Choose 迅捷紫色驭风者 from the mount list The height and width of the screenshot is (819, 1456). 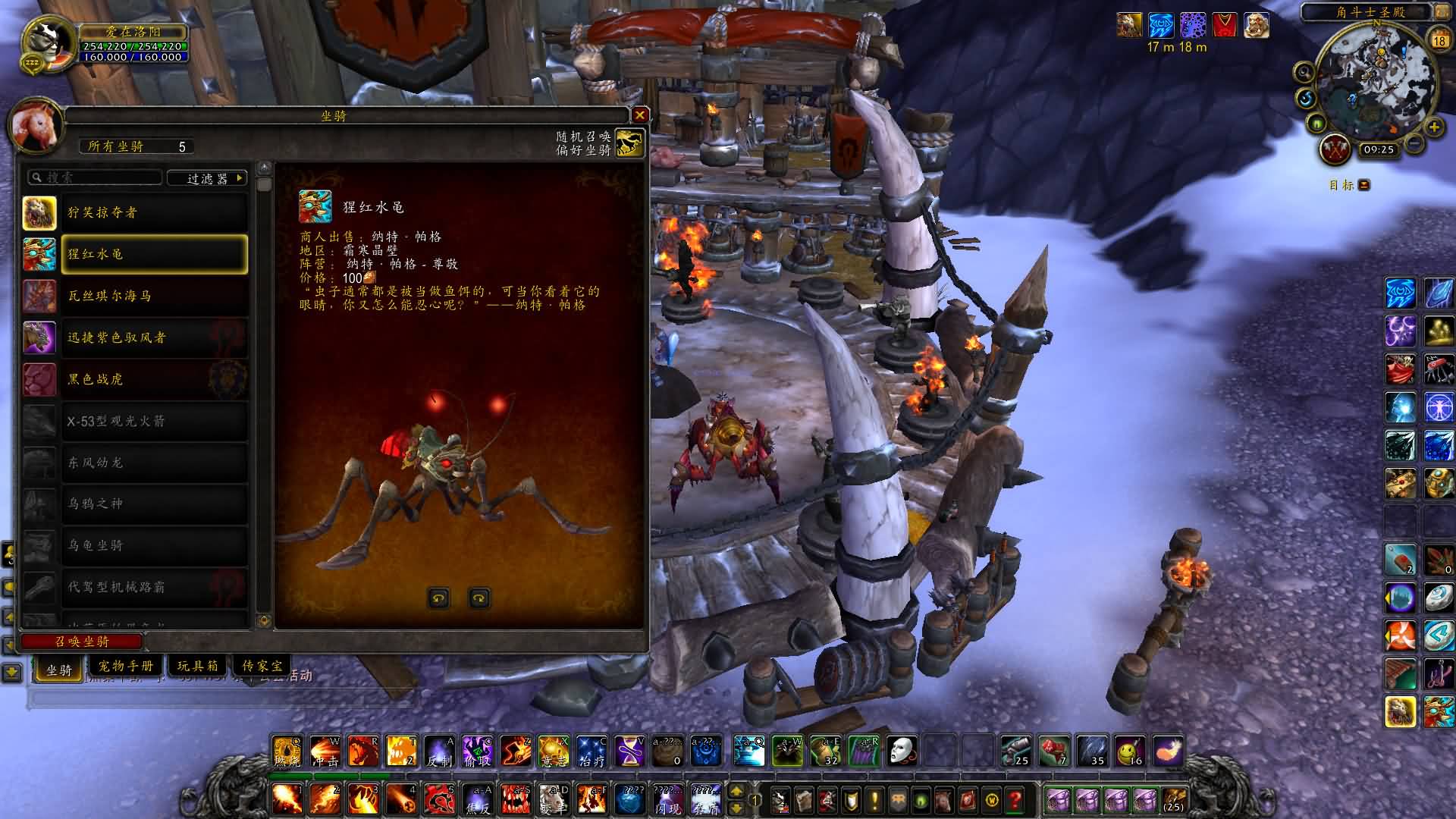pos(154,337)
